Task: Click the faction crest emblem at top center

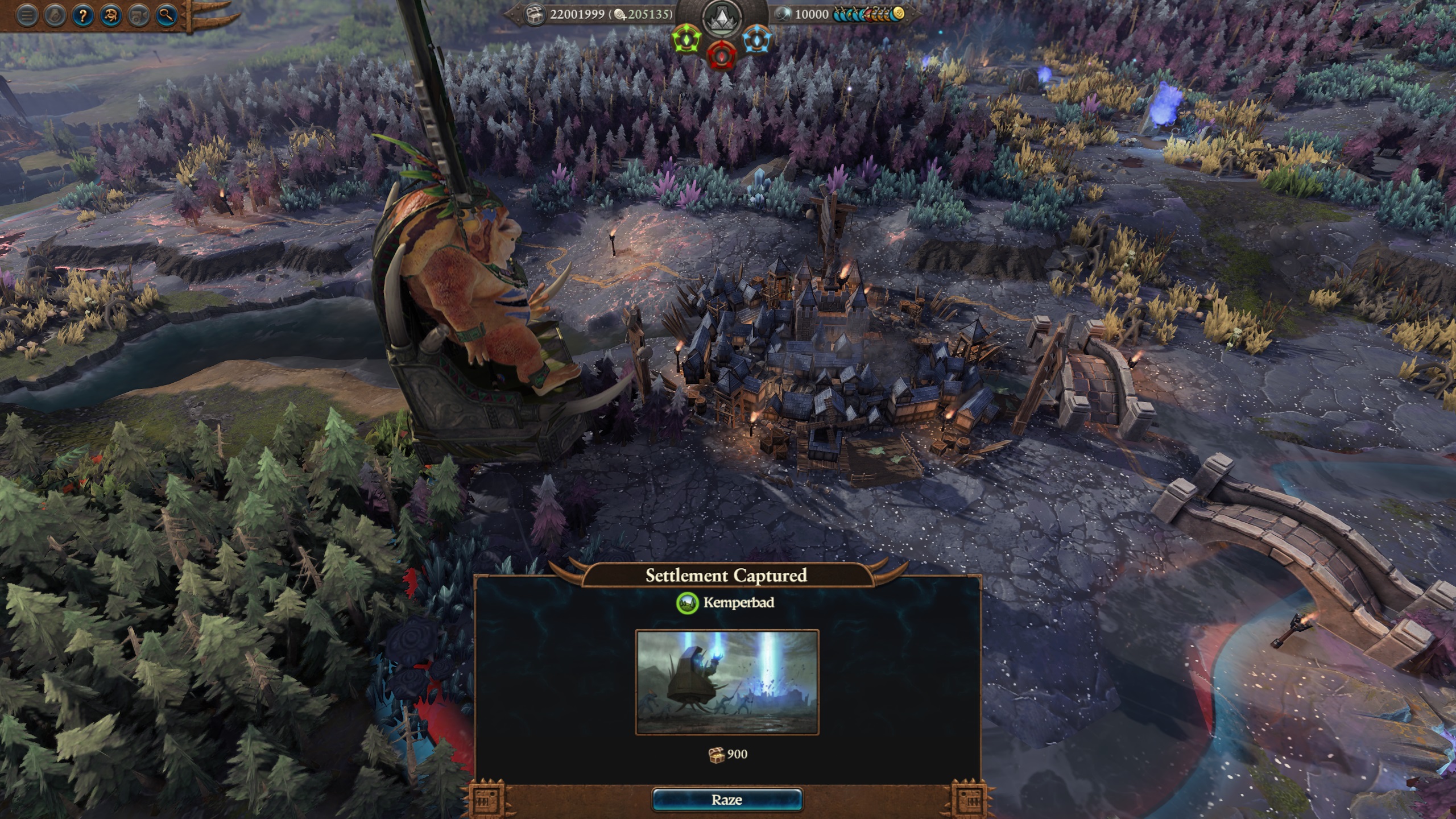Action: click(x=721, y=18)
